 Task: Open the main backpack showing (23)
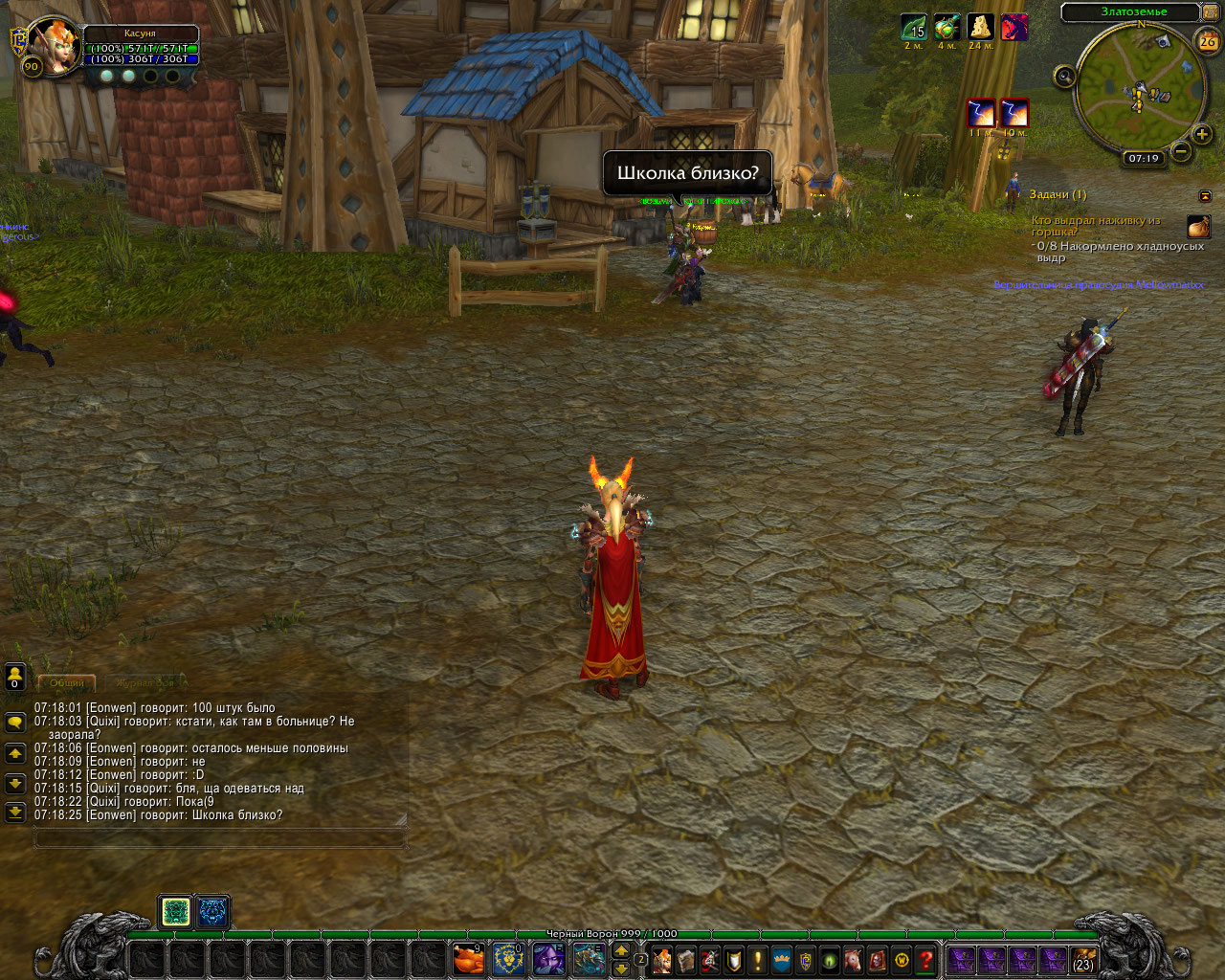[x=1082, y=959]
